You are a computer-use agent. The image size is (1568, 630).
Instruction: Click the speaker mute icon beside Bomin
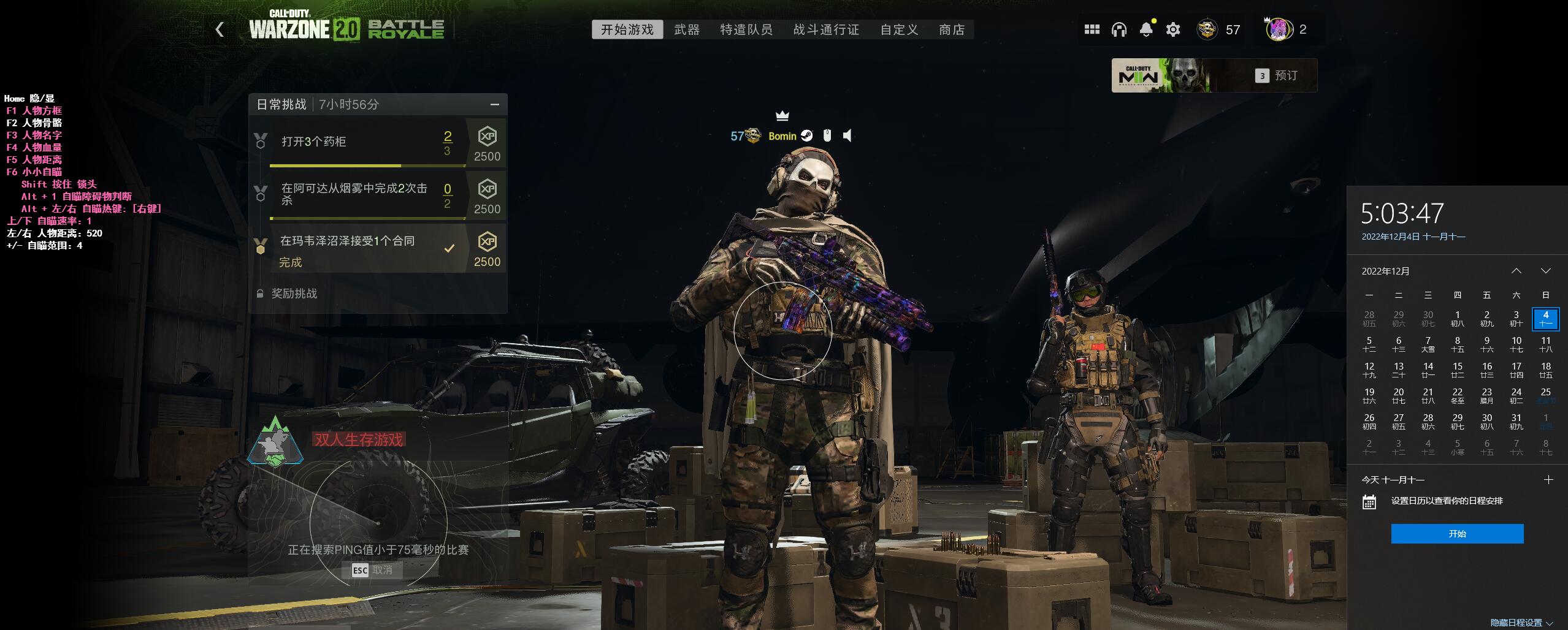pos(847,135)
